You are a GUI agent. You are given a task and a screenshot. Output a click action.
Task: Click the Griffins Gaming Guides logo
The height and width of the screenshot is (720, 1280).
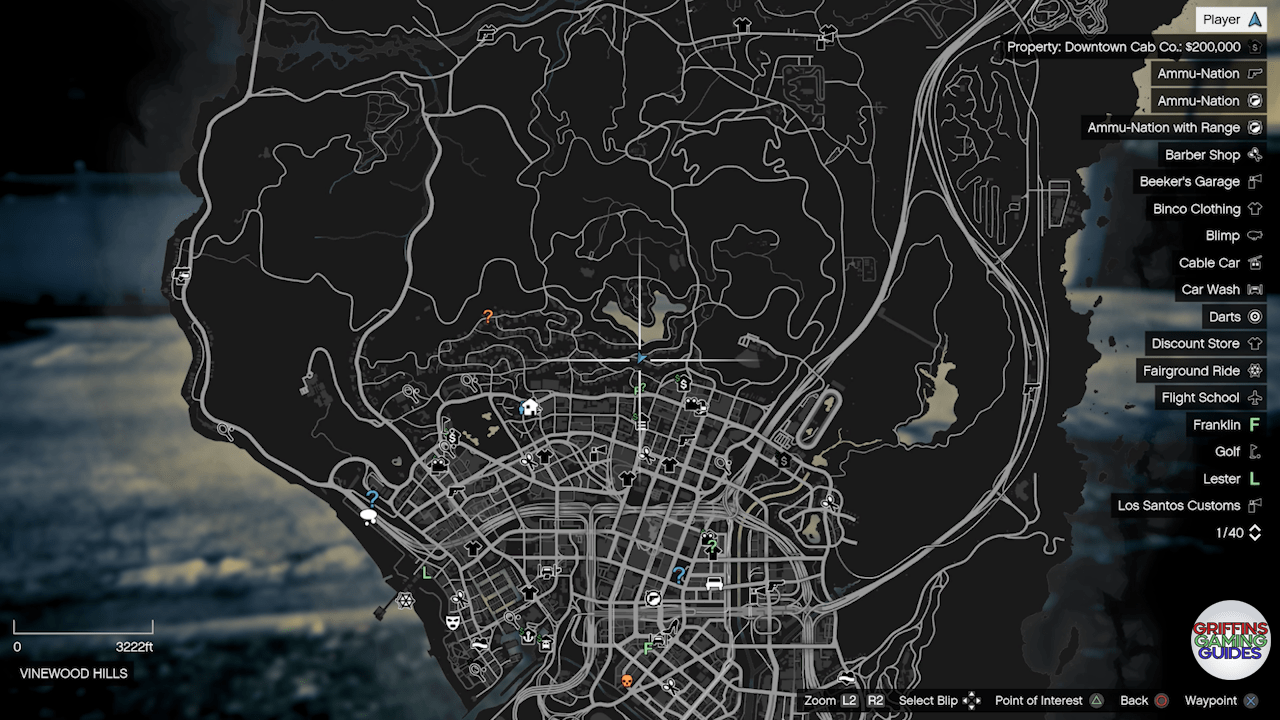[1232, 640]
